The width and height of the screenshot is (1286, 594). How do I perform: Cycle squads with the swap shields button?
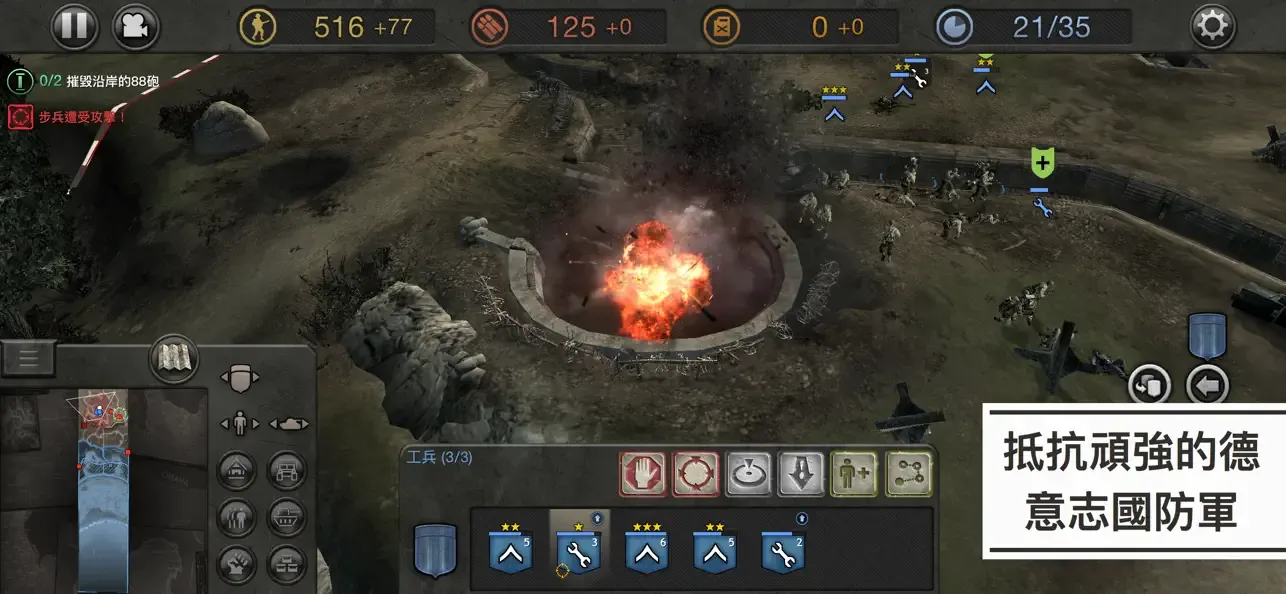[1150, 385]
